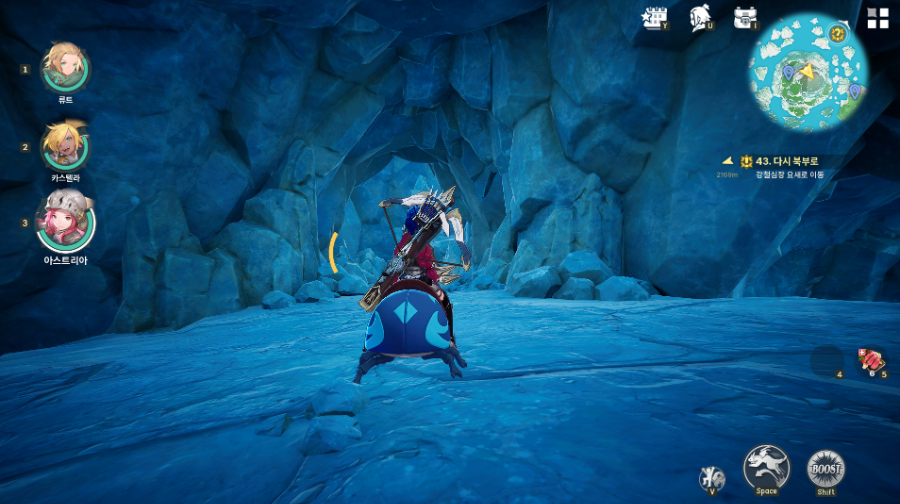Open the character helmet menu icon
The width and height of the screenshot is (900, 504).
(700, 17)
